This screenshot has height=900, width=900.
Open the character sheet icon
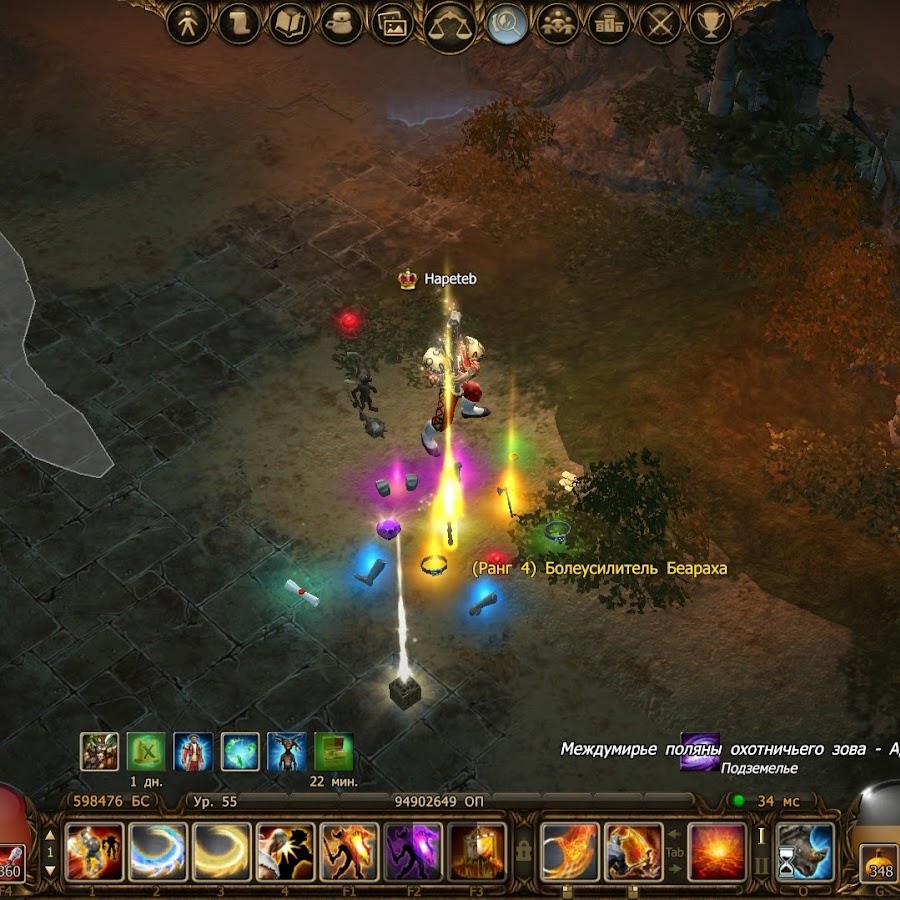tap(188, 22)
